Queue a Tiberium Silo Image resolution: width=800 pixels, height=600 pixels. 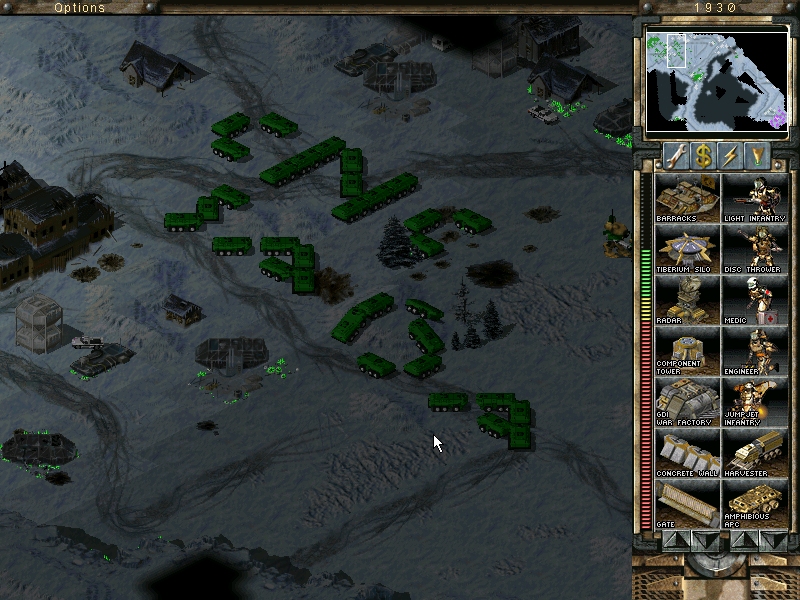686,249
